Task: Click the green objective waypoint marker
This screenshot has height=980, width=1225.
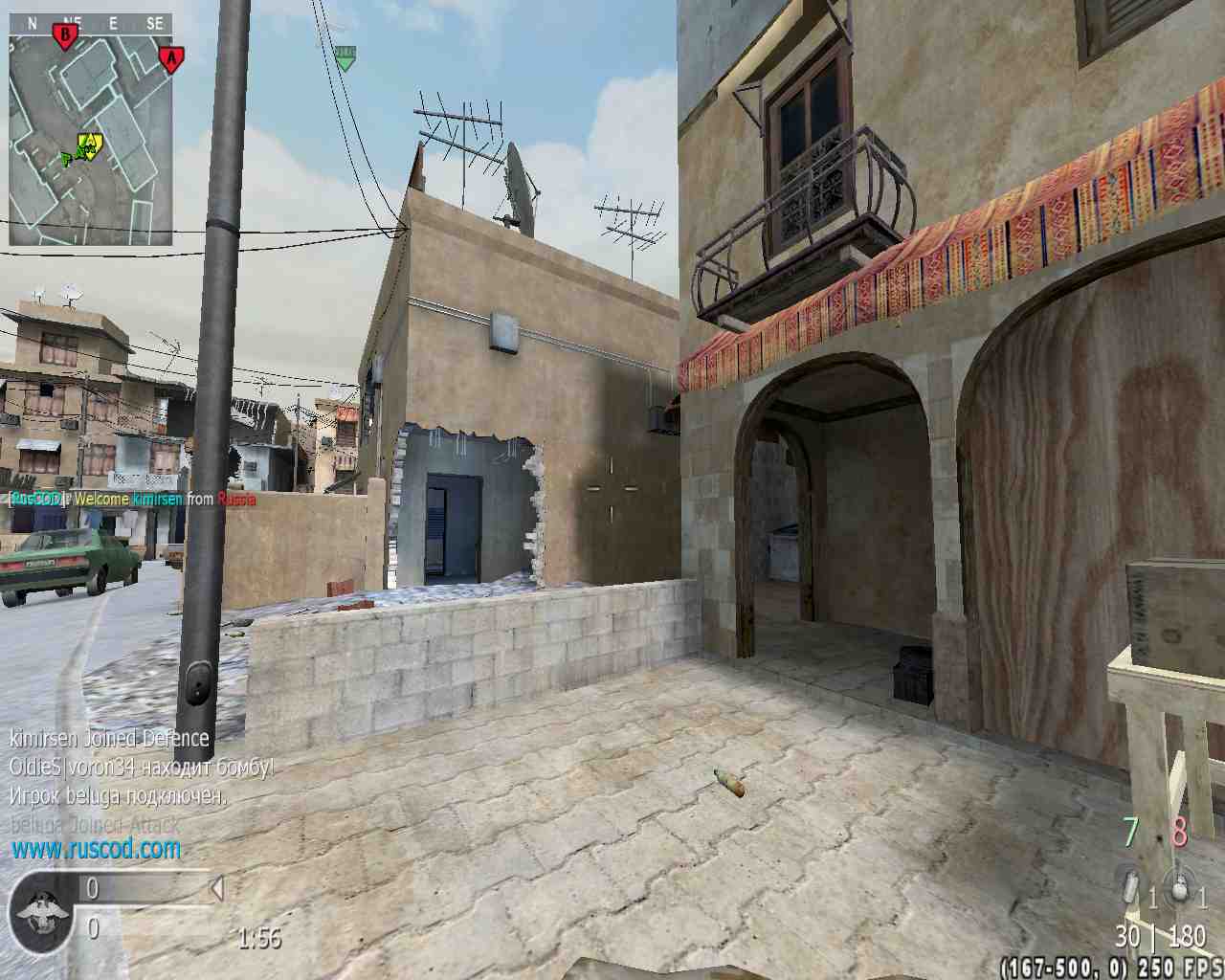Action: coord(344,57)
